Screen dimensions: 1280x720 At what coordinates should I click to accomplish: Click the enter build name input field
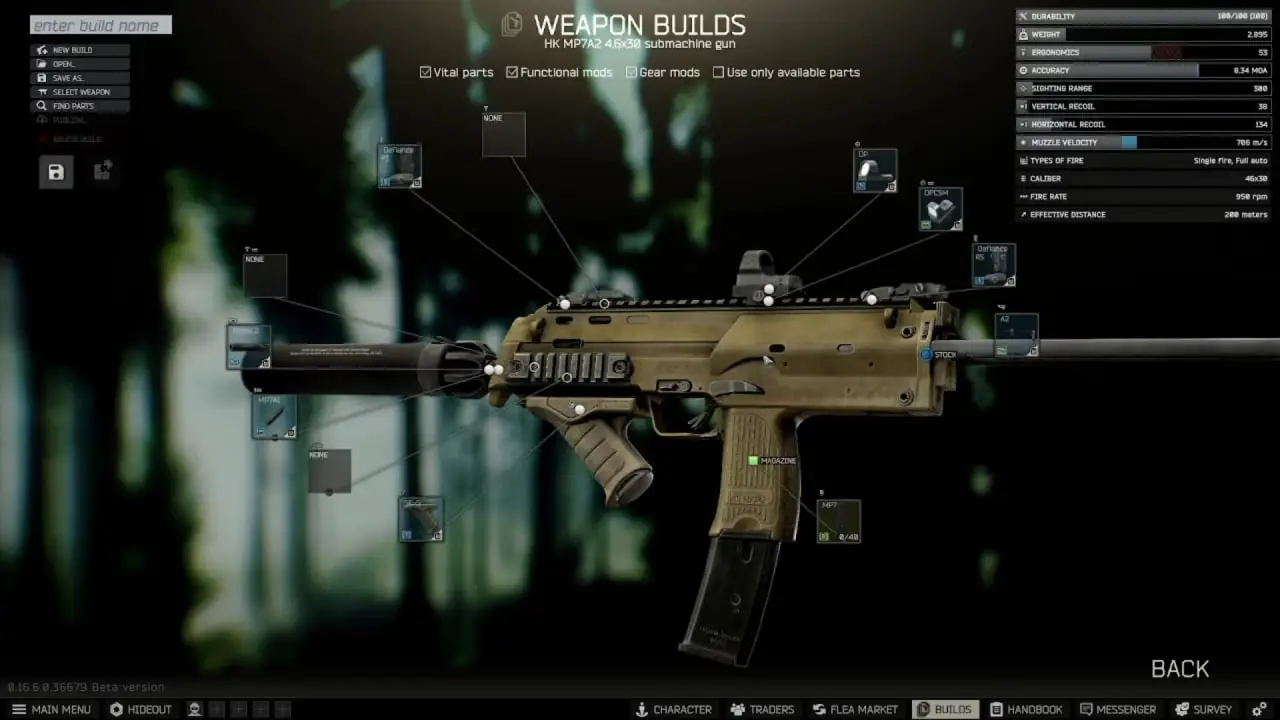pos(100,25)
